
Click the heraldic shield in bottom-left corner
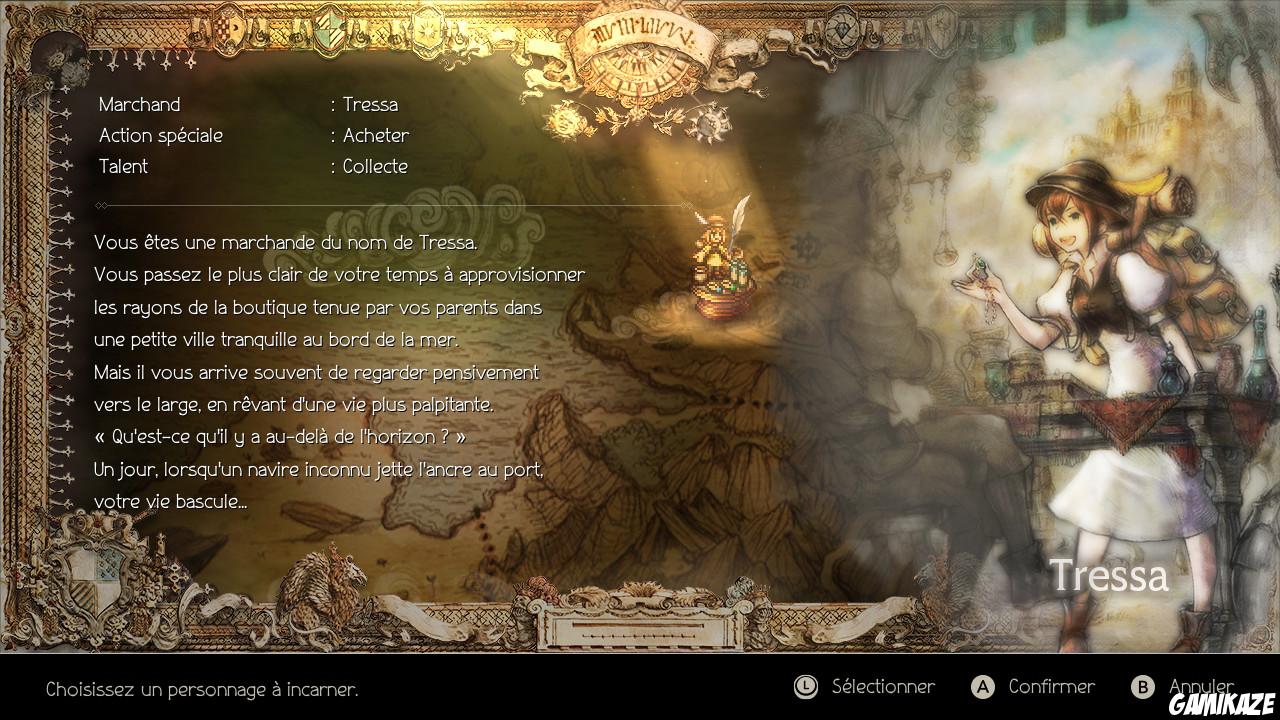pyautogui.click(x=95, y=580)
